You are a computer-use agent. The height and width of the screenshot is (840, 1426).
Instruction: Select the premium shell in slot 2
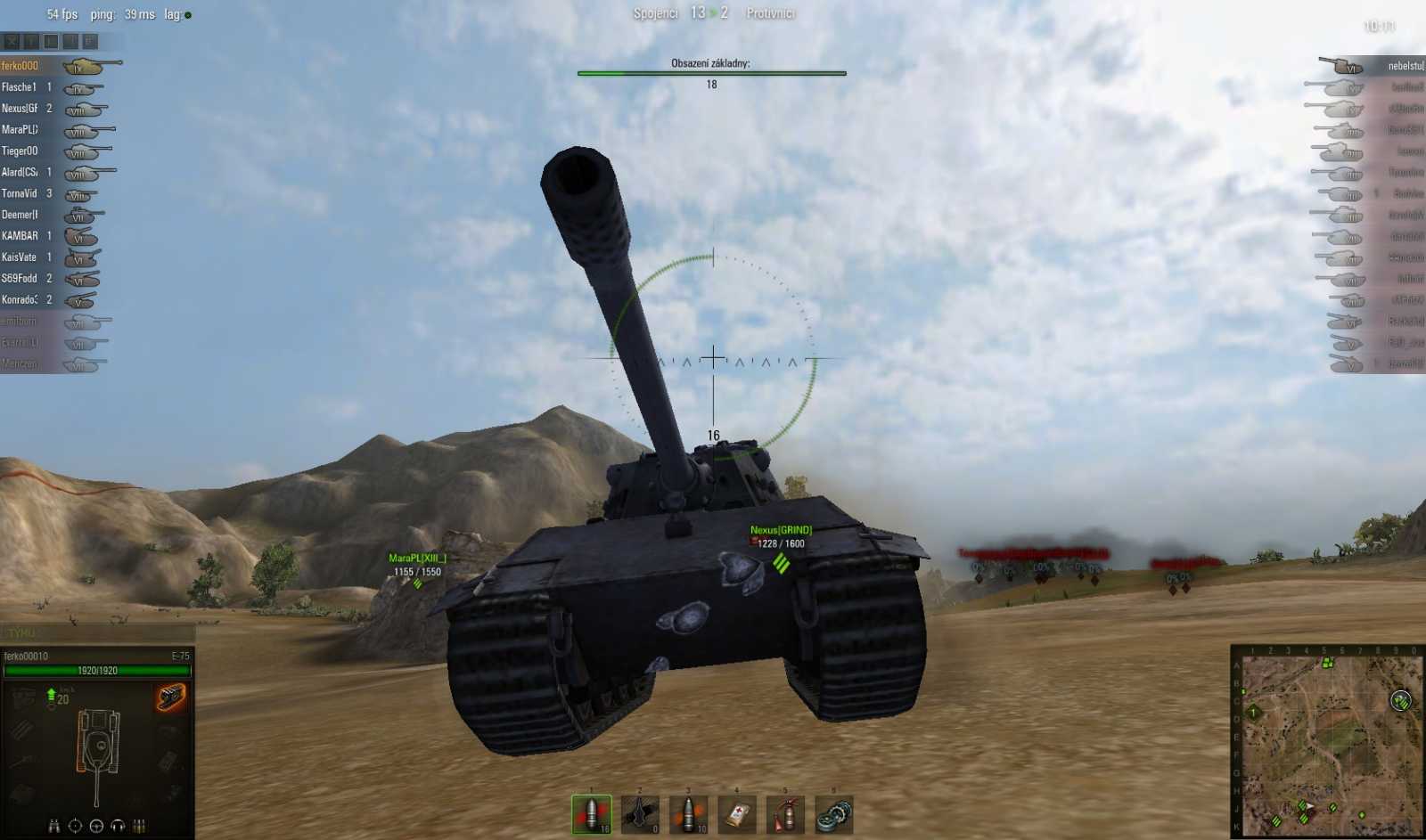[x=640, y=813]
